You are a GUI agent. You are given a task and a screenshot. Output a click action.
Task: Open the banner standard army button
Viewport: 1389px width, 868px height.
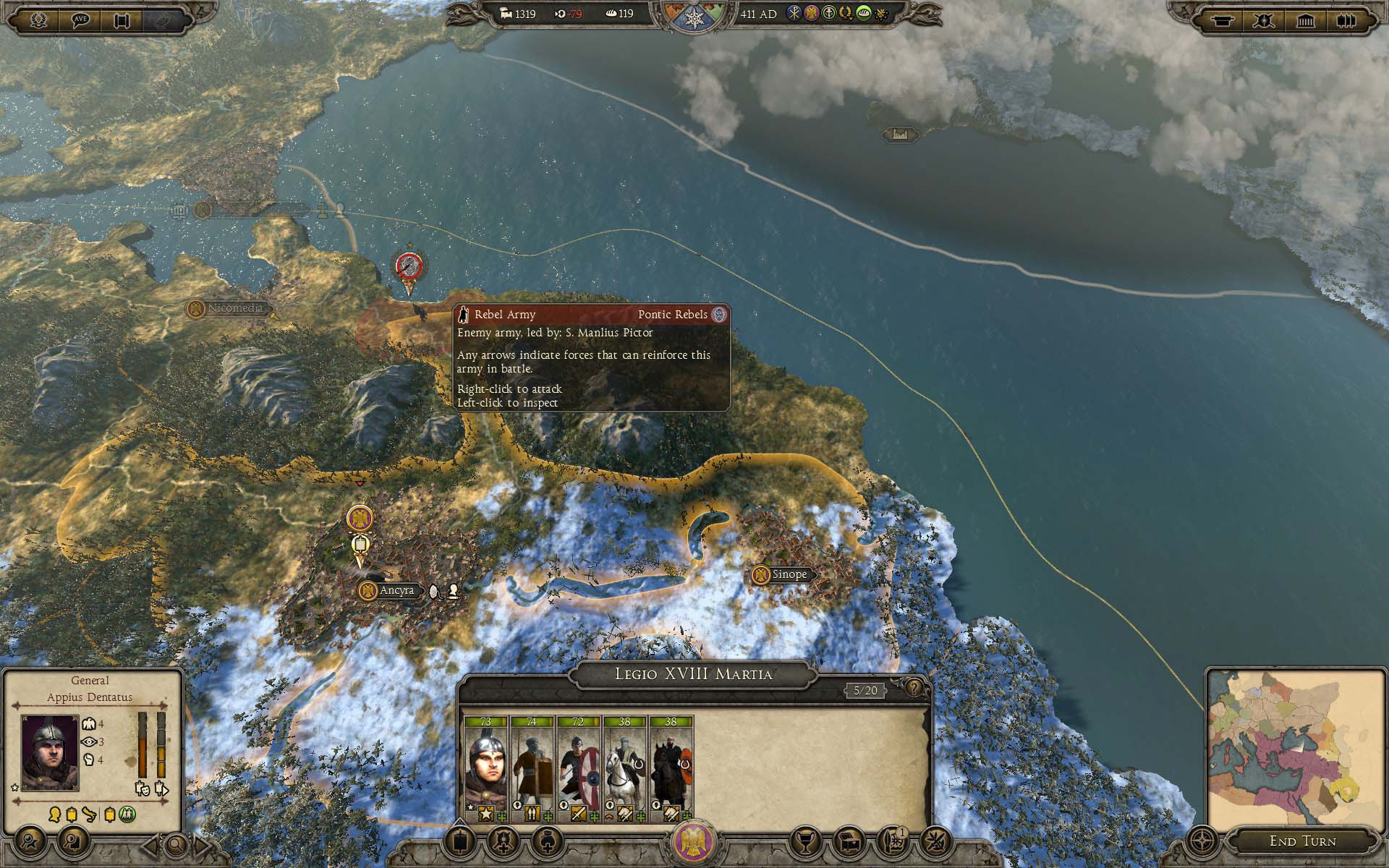click(461, 842)
